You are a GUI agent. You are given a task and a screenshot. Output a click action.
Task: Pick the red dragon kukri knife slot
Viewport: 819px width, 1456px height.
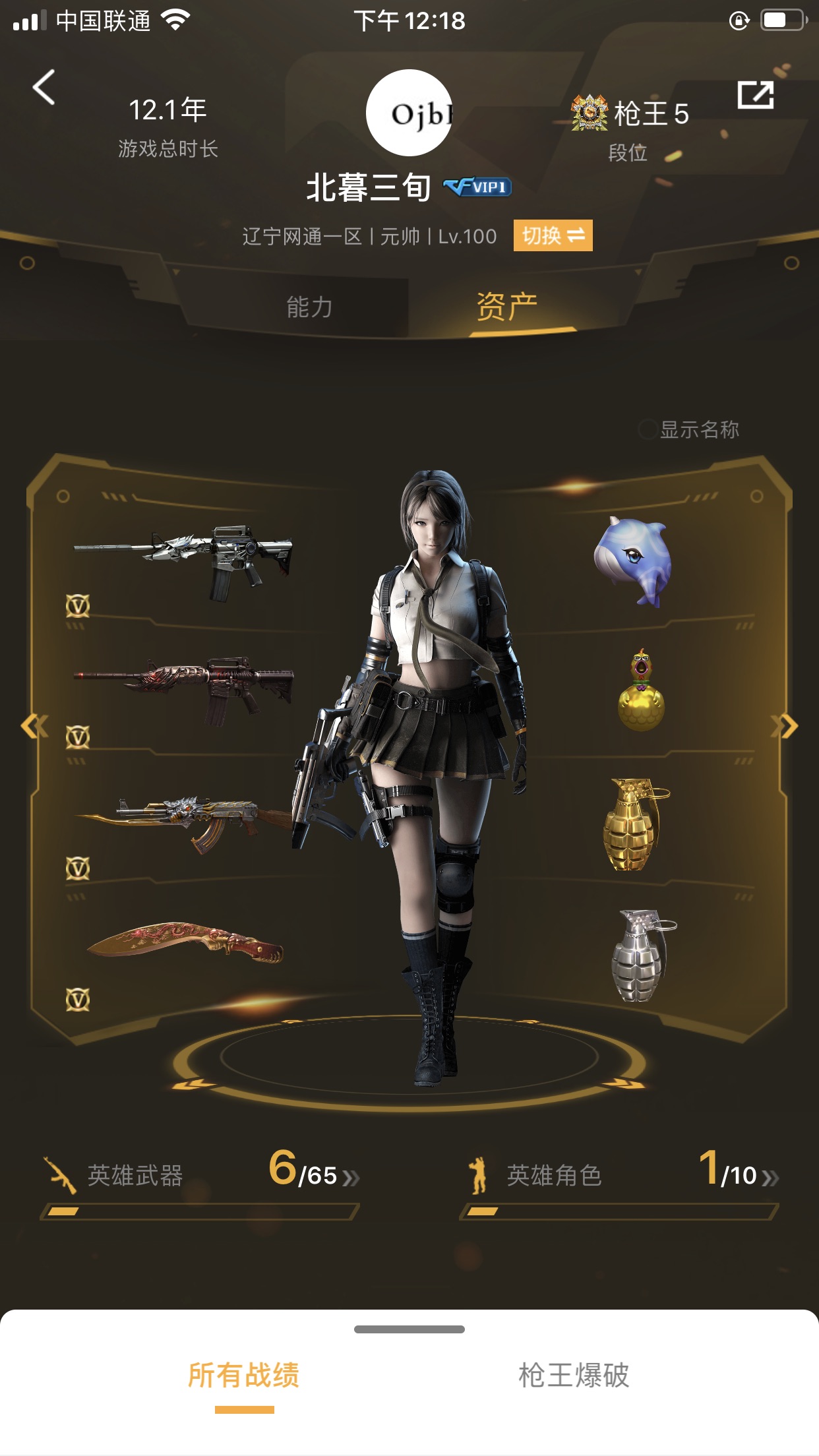pos(185,943)
